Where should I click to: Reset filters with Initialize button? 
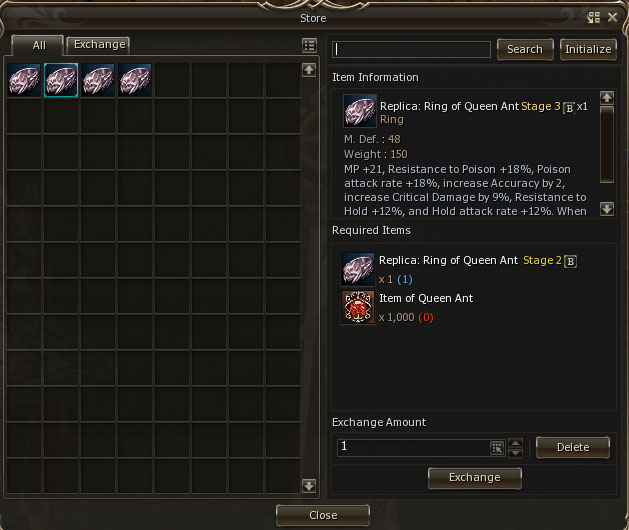tap(588, 49)
